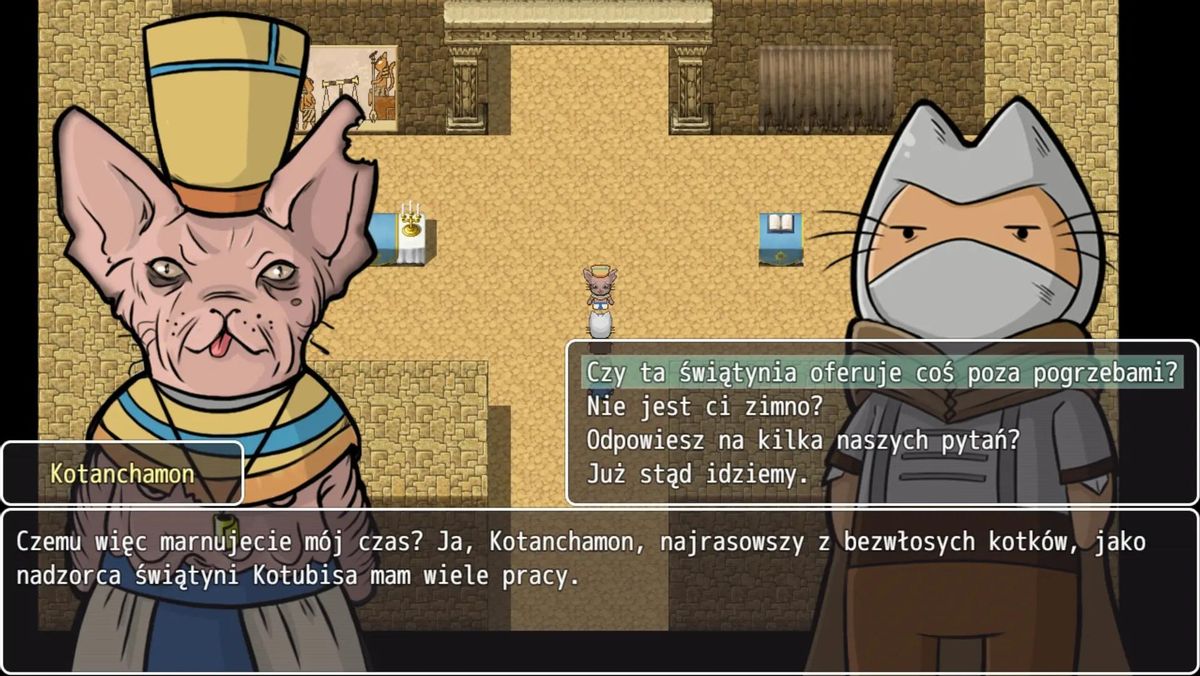Image resolution: width=1200 pixels, height=676 pixels.
Task: Pick "Już stąd idziemy." to leave
Action: tap(697, 474)
